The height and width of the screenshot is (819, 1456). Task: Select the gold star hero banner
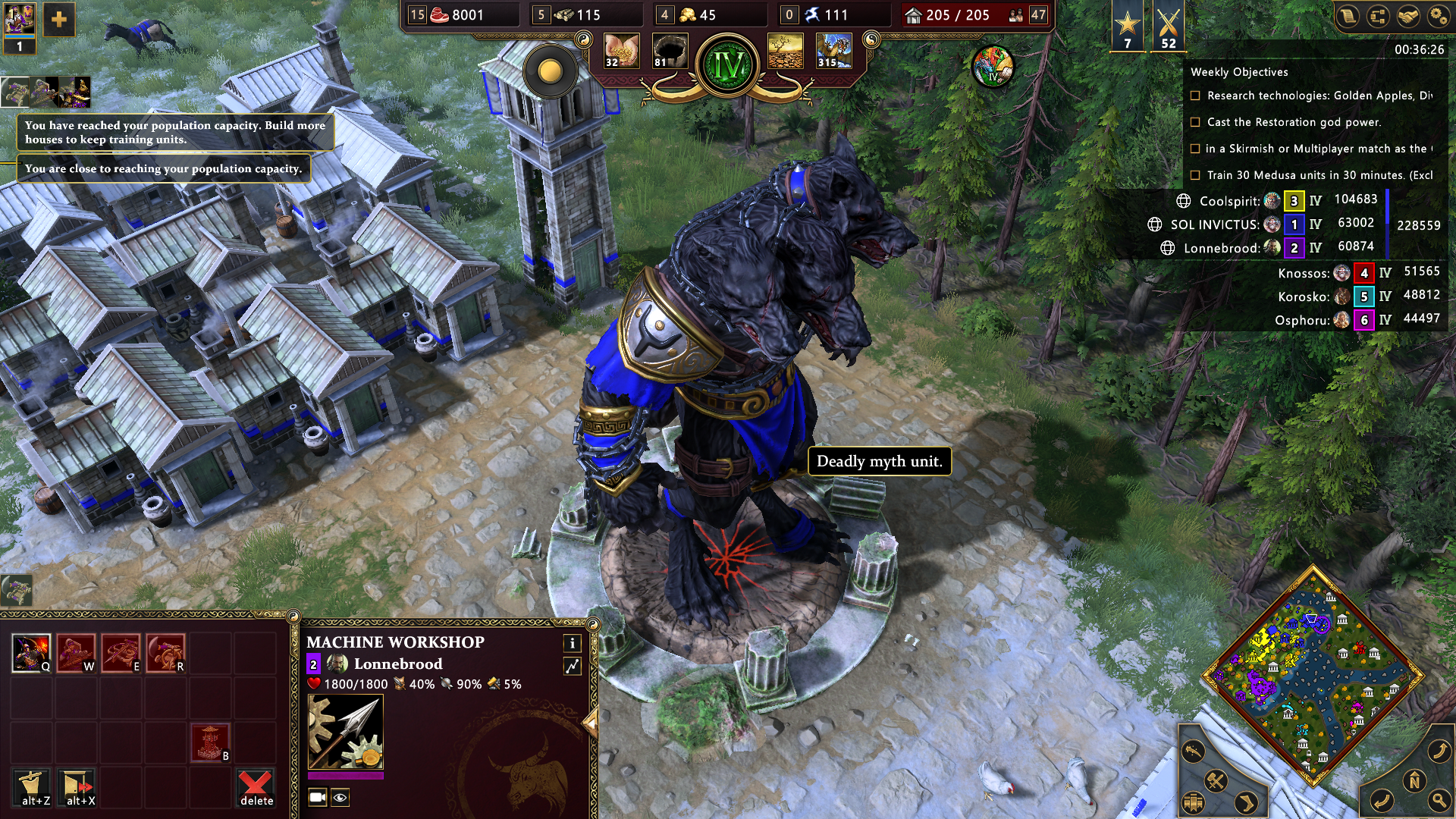point(1127,27)
